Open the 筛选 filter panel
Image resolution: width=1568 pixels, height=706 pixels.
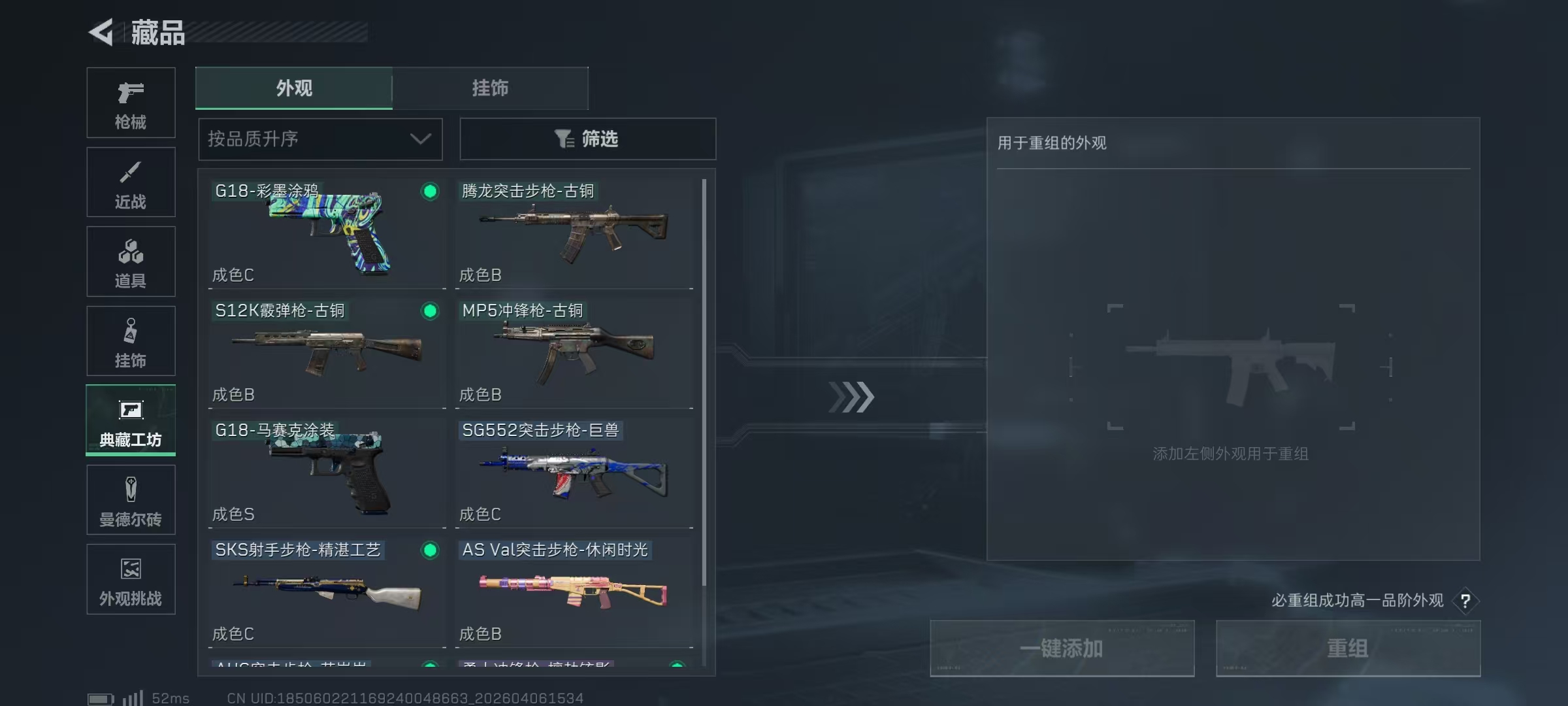click(587, 139)
